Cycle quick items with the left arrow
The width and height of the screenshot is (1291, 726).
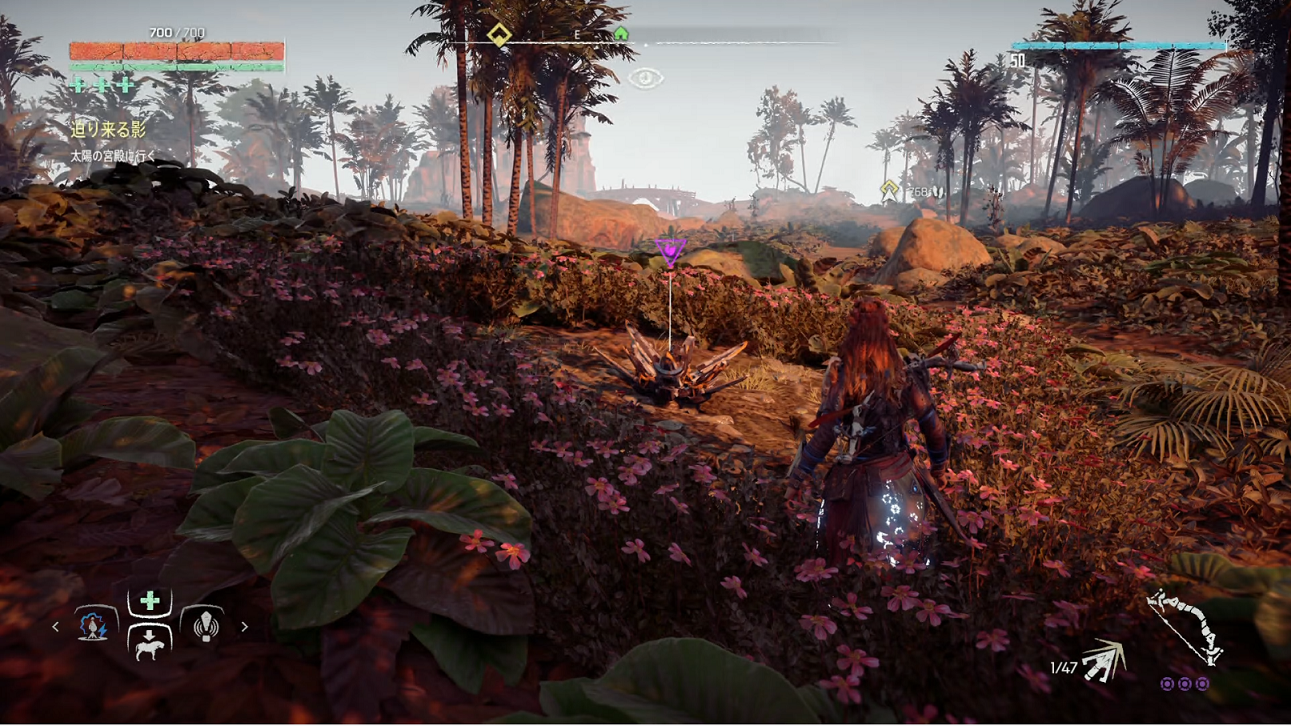pyautogui.click(x=56, y=627)
